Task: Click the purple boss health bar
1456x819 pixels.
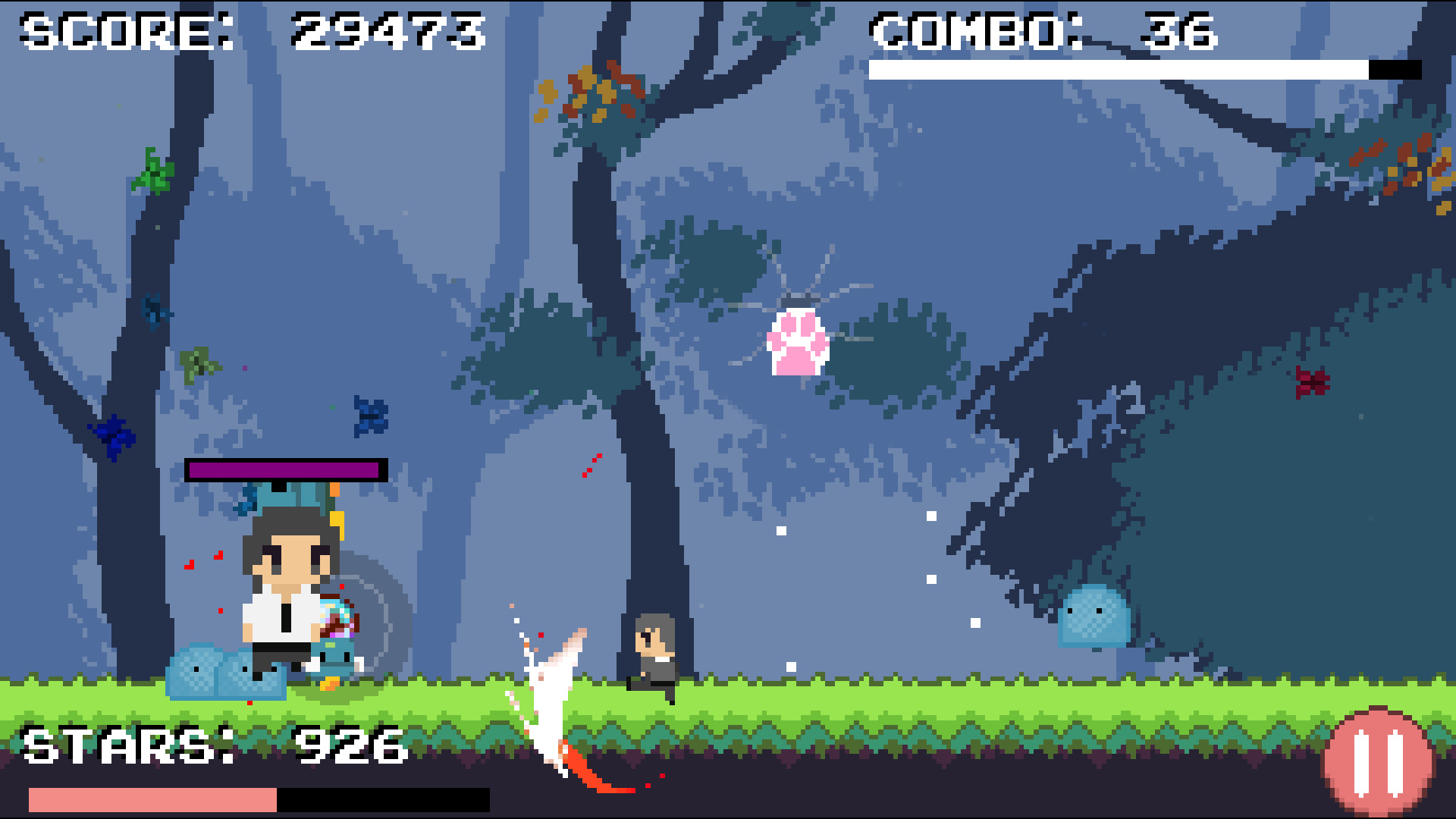Action: coord(283,469)
